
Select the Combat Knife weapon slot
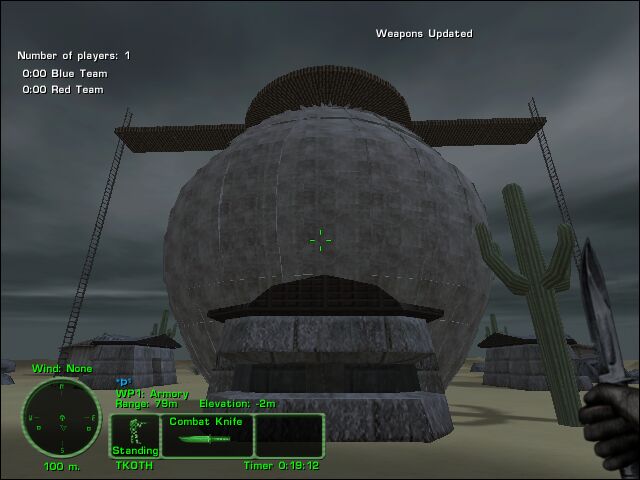pos(207,435)
